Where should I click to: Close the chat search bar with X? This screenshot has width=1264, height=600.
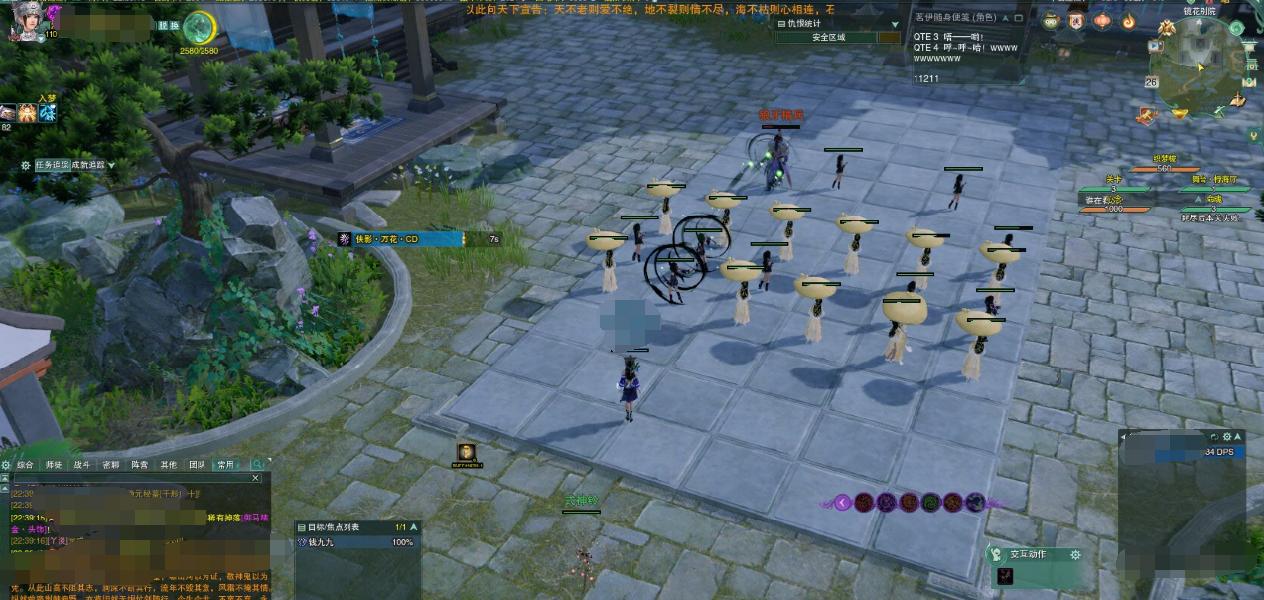tap(254, 478)
